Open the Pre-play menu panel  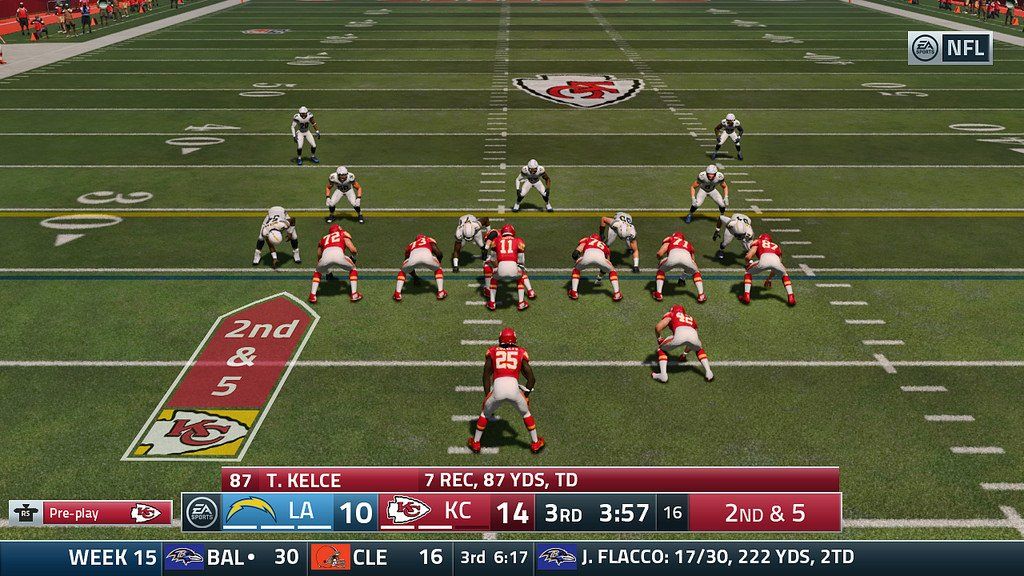pyautogui.click(x=90, y=513)
